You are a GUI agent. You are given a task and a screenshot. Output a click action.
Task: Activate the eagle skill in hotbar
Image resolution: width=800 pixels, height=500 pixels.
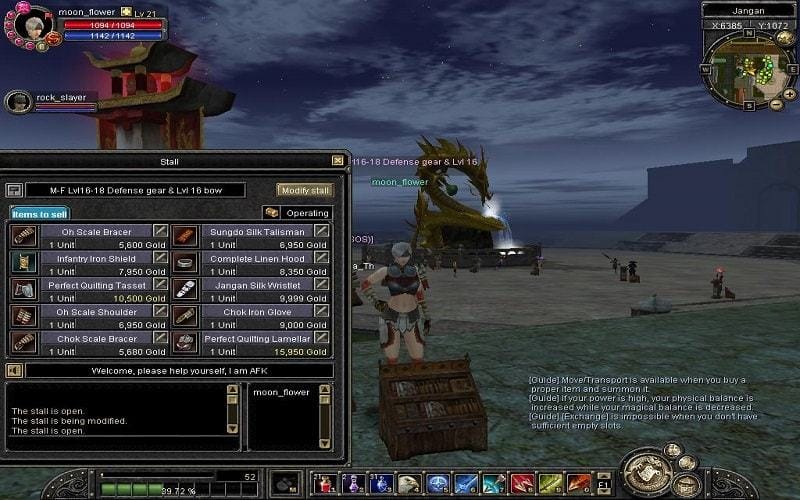click(409, 485)
